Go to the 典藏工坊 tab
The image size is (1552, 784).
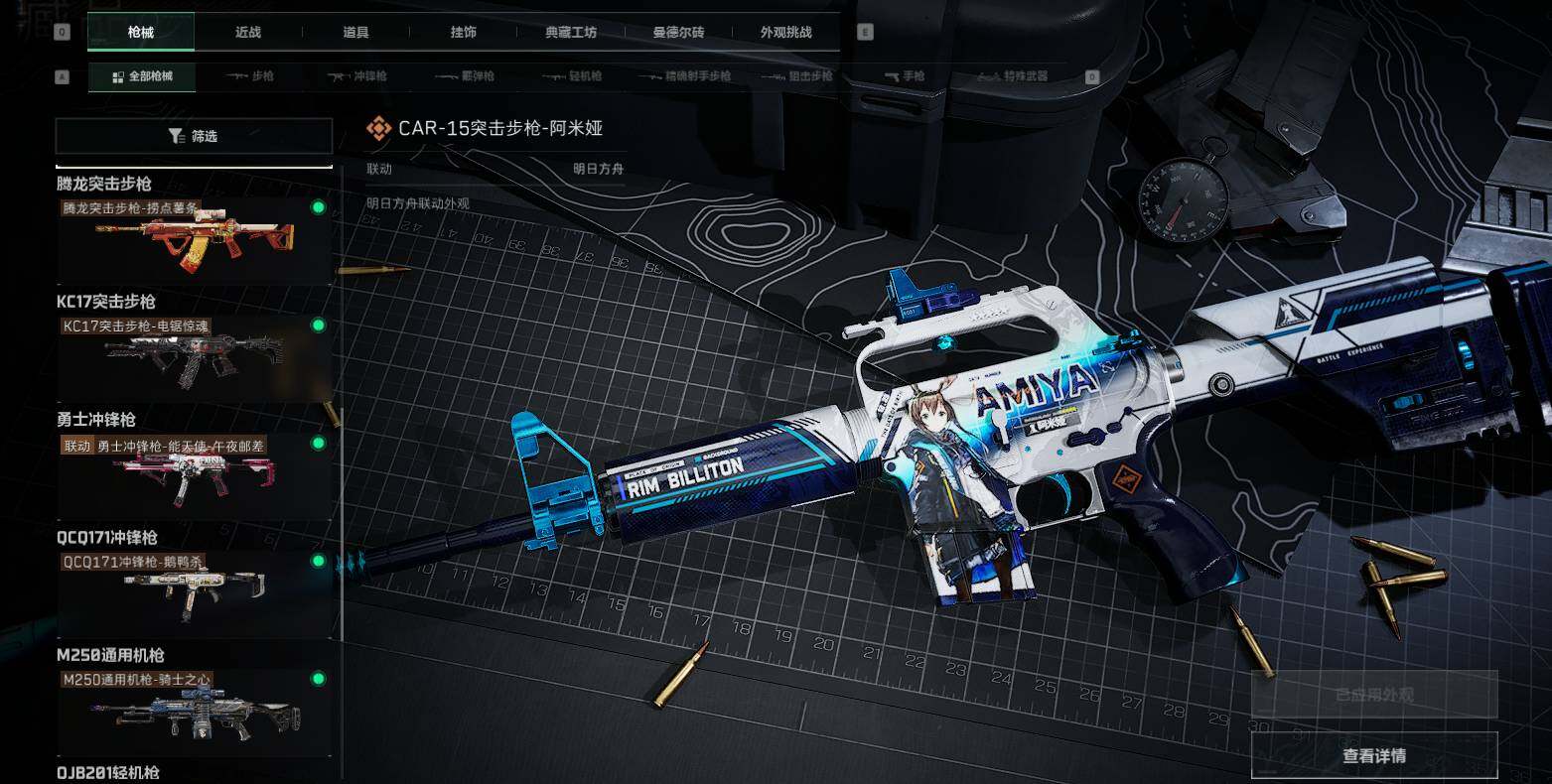(x=571, y=32)
